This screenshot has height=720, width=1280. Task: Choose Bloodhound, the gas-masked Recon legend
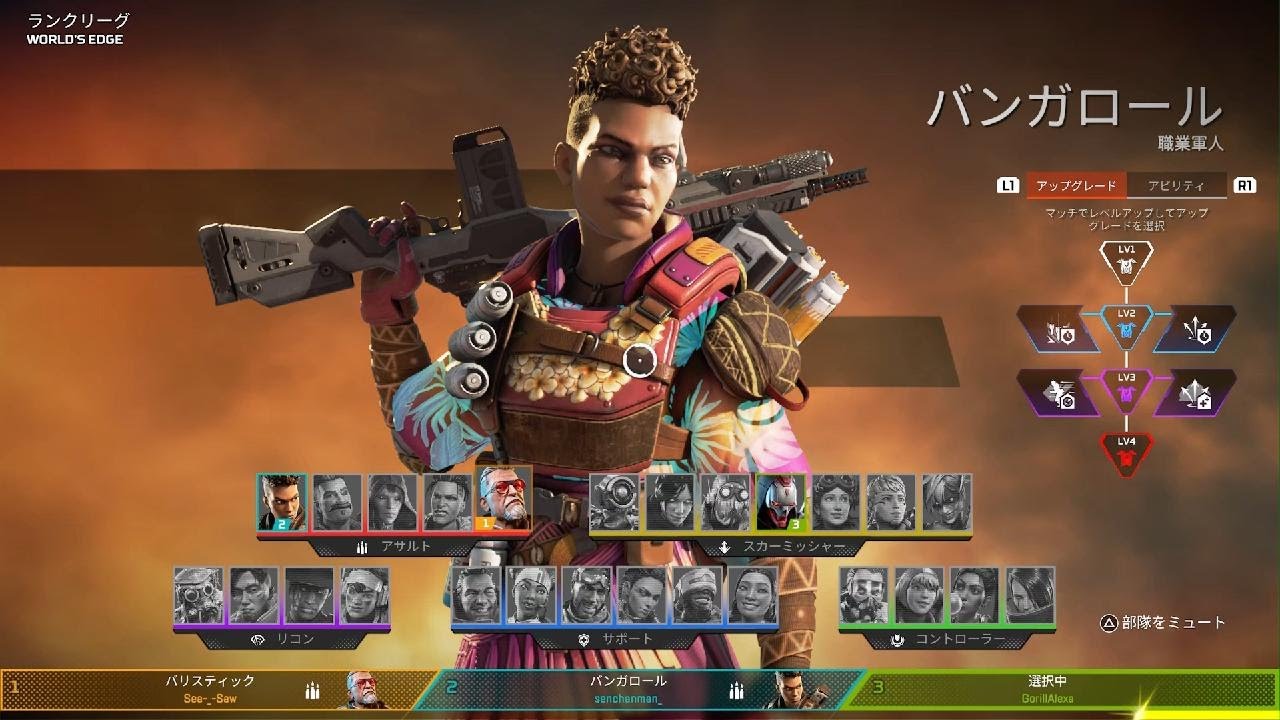[198, 595]
